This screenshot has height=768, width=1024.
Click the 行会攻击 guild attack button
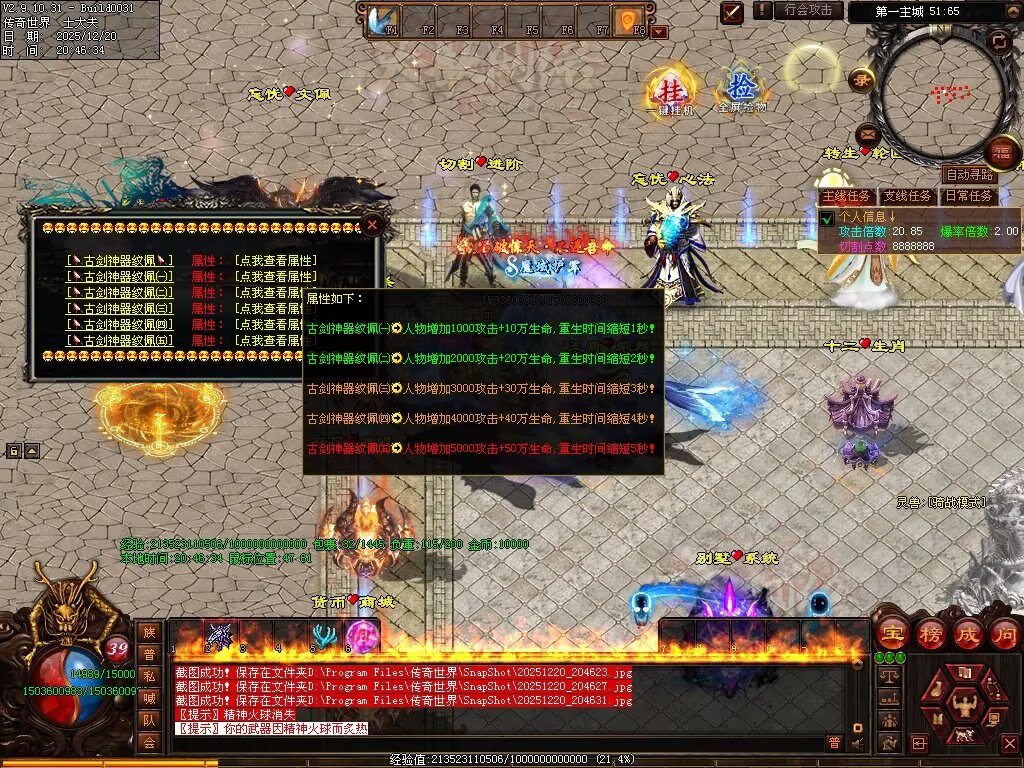click(x=809, y=11)
